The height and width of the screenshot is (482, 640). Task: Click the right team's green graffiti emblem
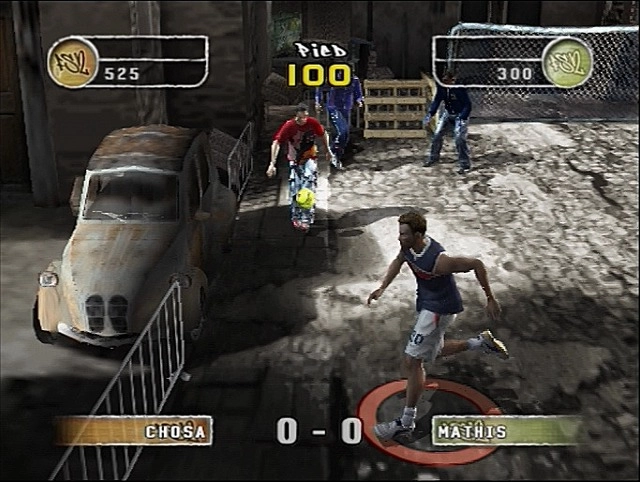point(567,62)
